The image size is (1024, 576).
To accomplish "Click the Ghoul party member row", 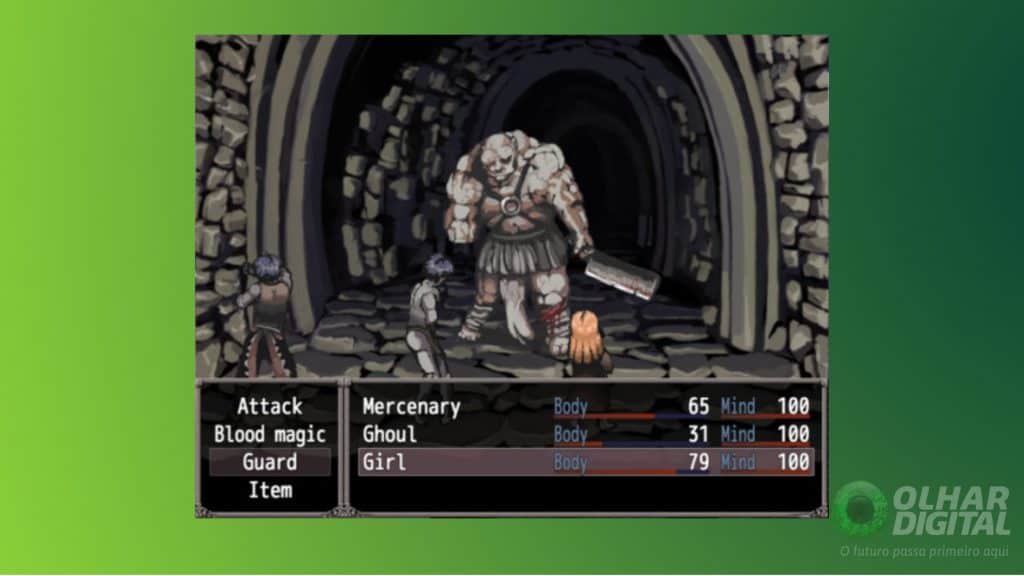I will click(x=585, y=434).
